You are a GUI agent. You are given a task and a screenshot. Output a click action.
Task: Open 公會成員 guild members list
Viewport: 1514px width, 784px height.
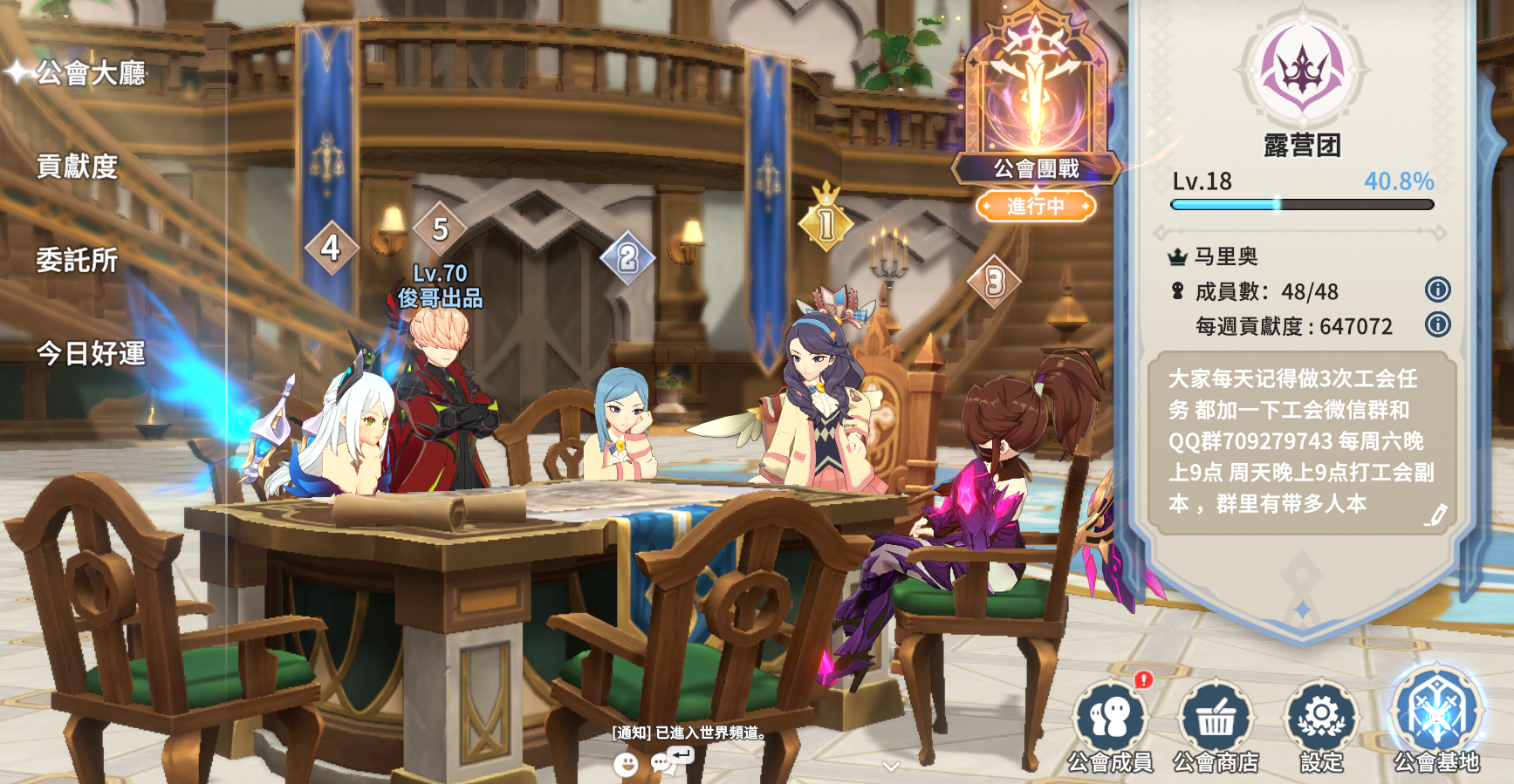tap(1110, 726)
